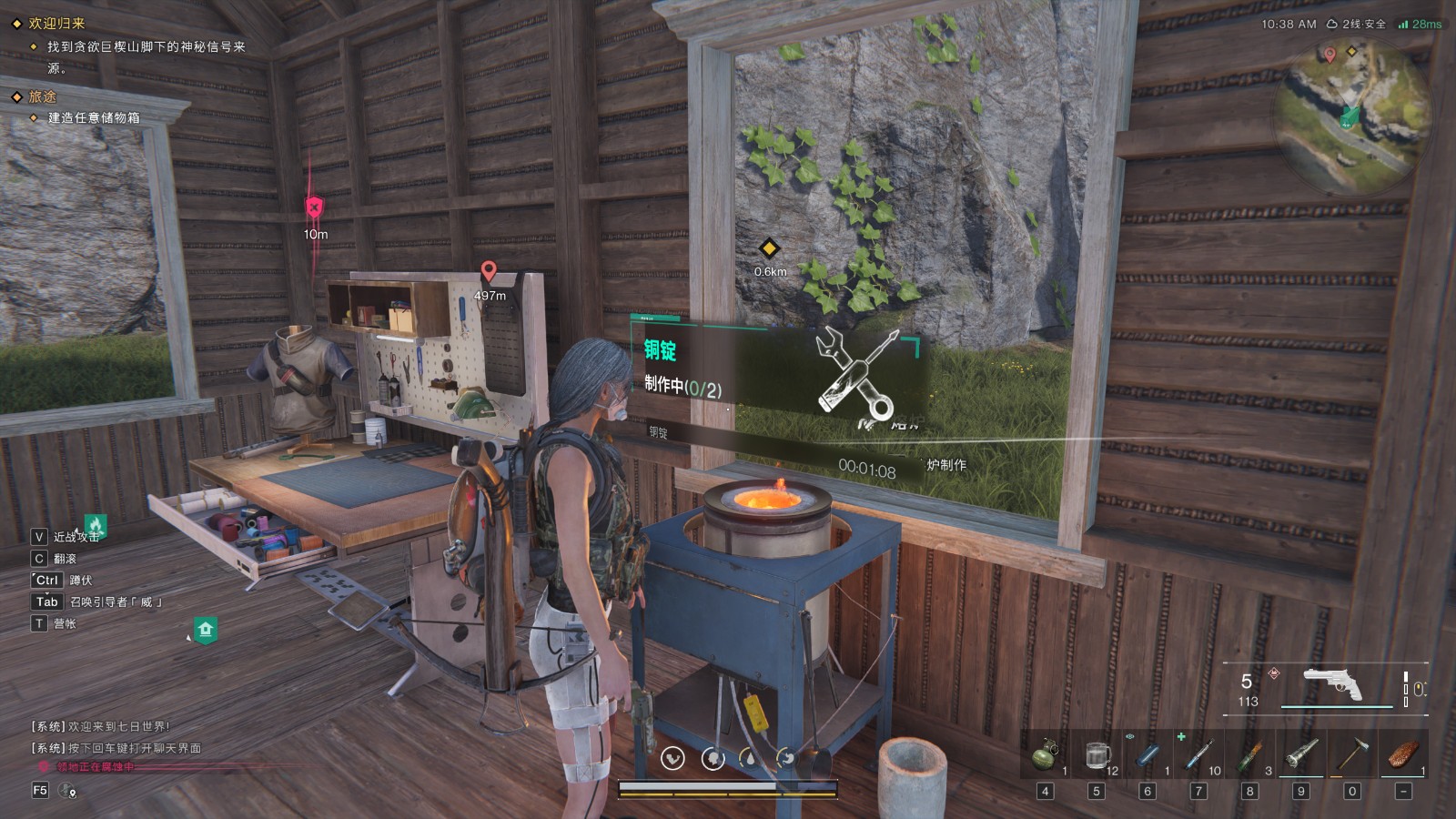Click the pink shield 10m marker

point(315,207)
